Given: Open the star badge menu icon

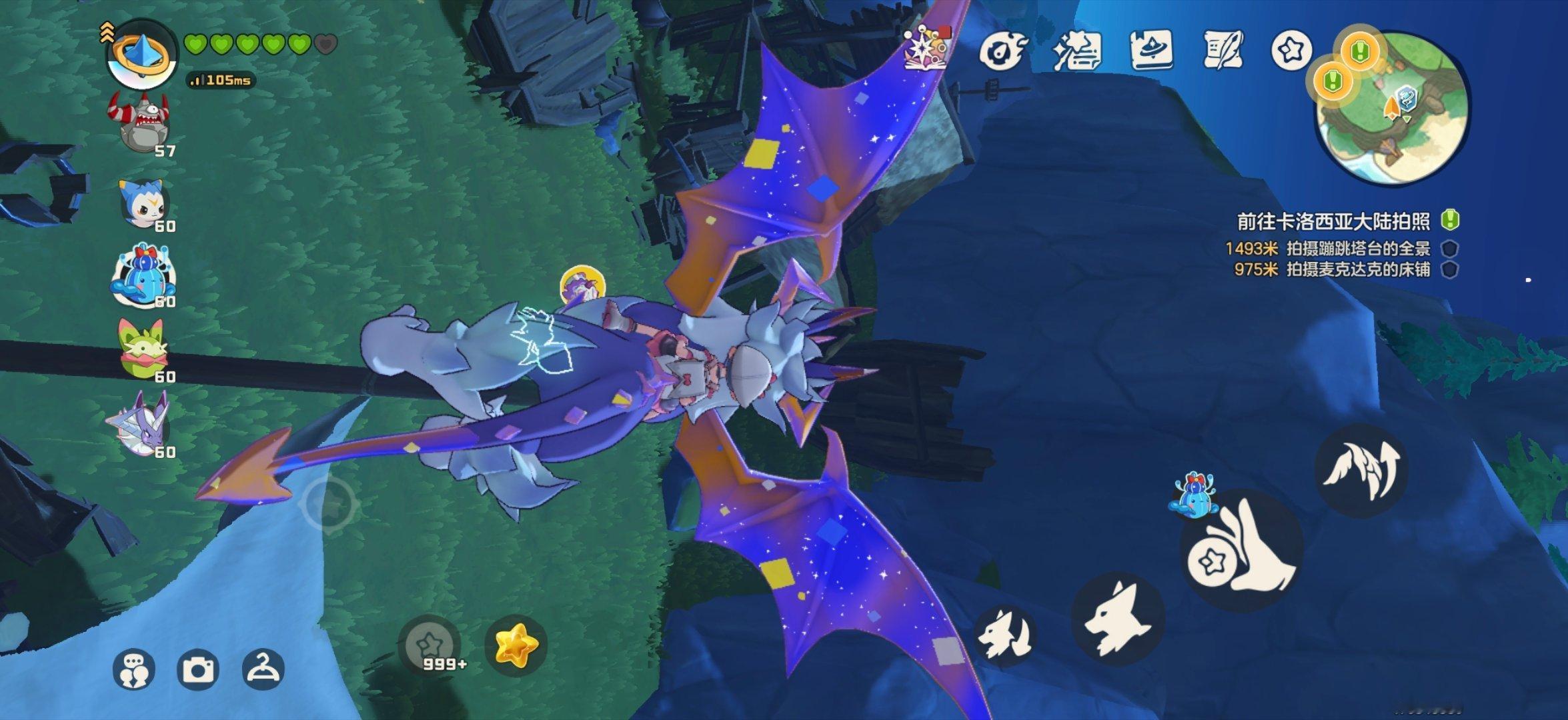Looking at the screenshot, I should [x=1291, y=50].
